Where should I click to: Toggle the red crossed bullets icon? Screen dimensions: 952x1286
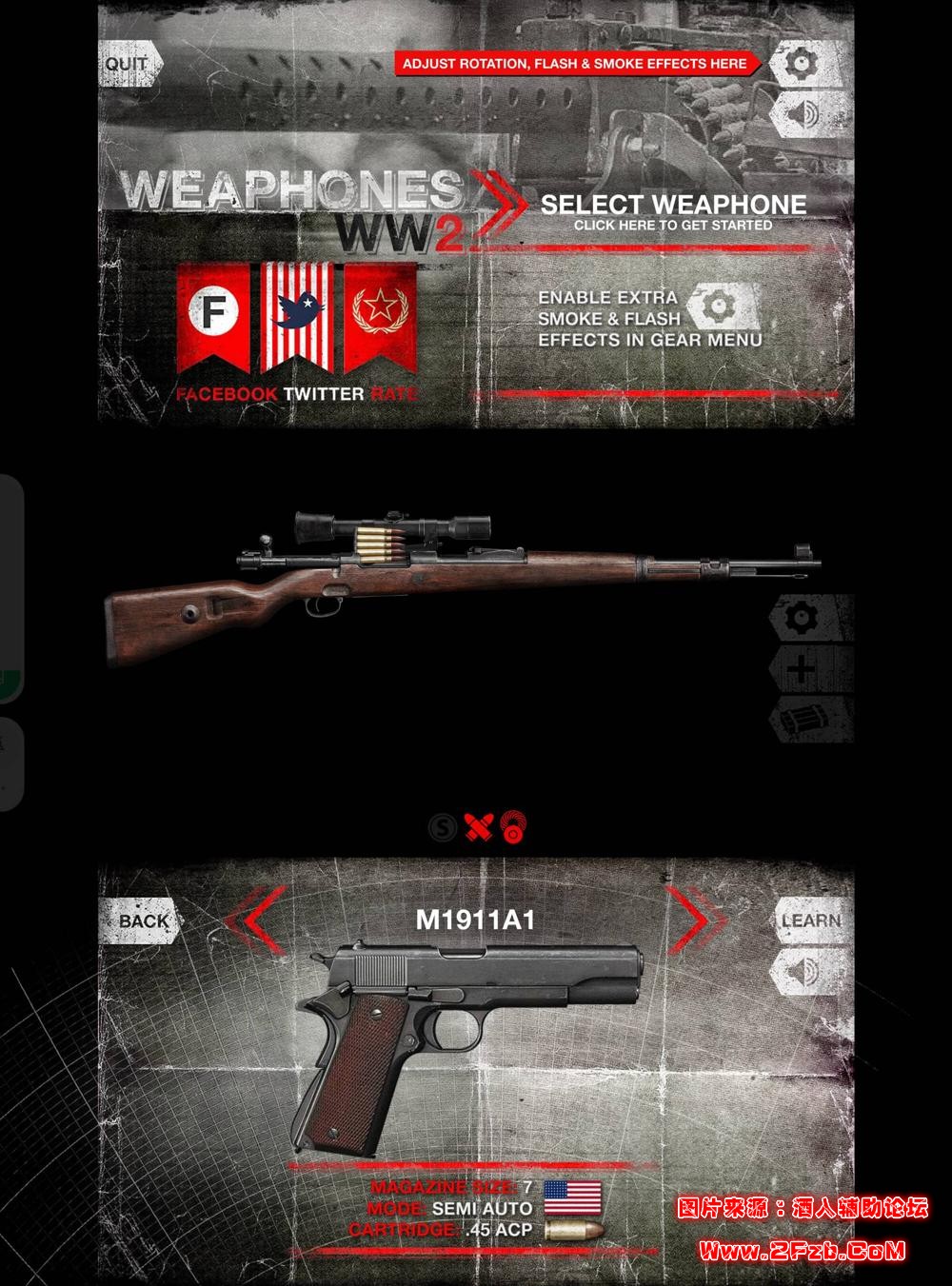[478, 827]
